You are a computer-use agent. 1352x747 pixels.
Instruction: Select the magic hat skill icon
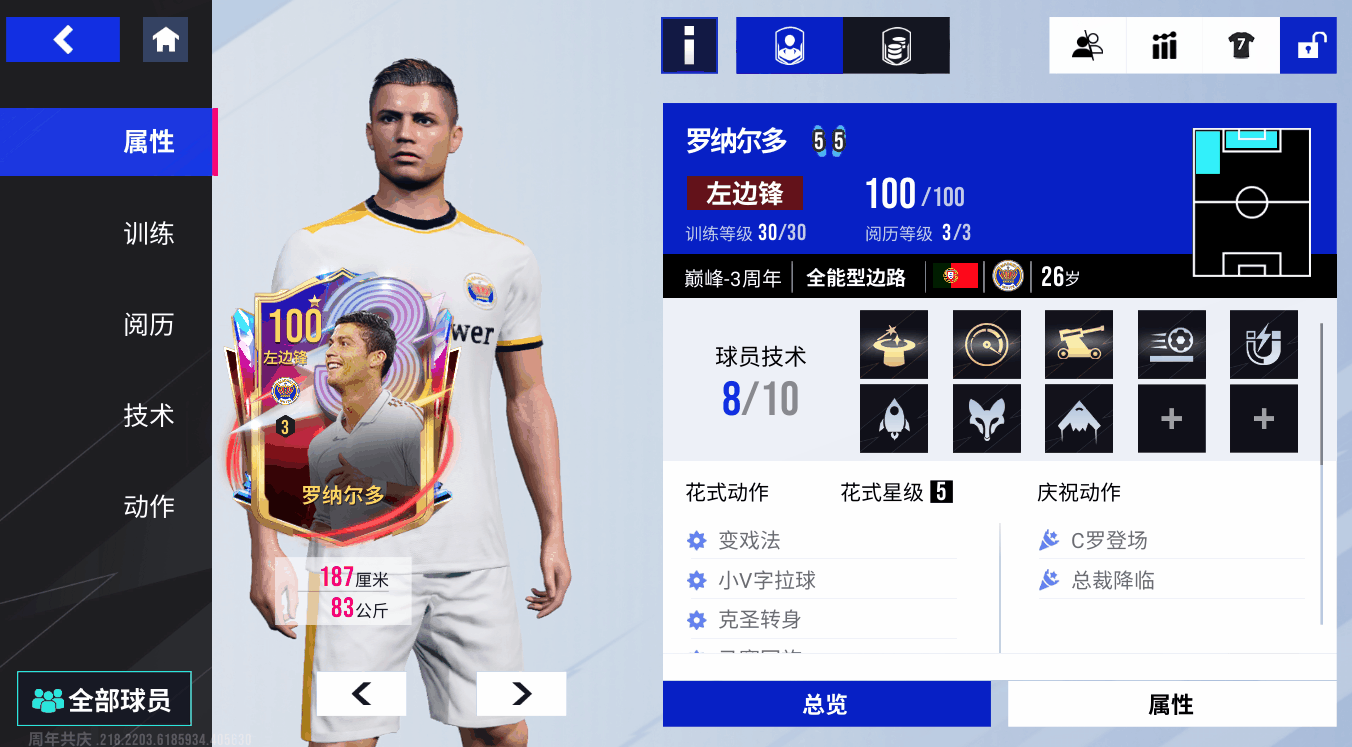pyautogui.click(x=894, y=344)
